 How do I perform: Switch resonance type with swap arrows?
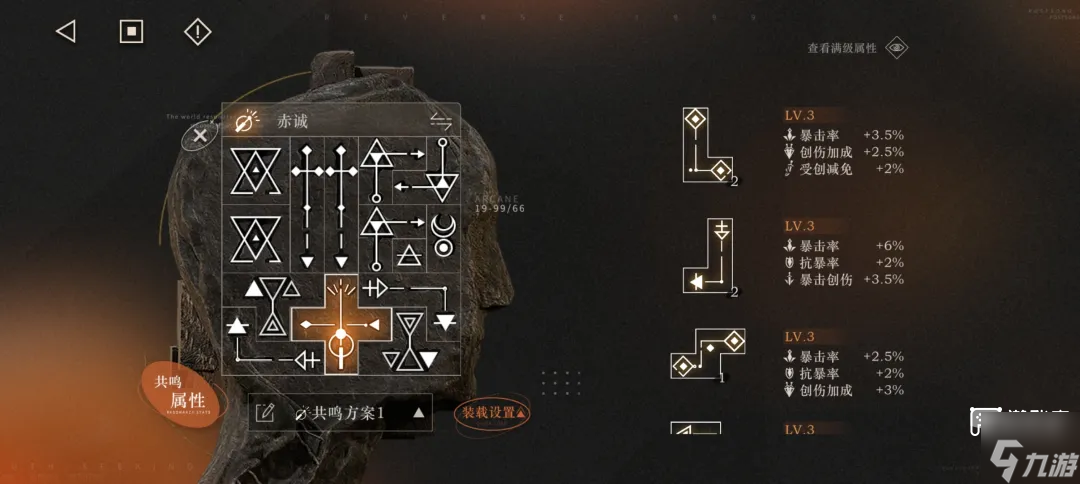click(x=441, y=121)
